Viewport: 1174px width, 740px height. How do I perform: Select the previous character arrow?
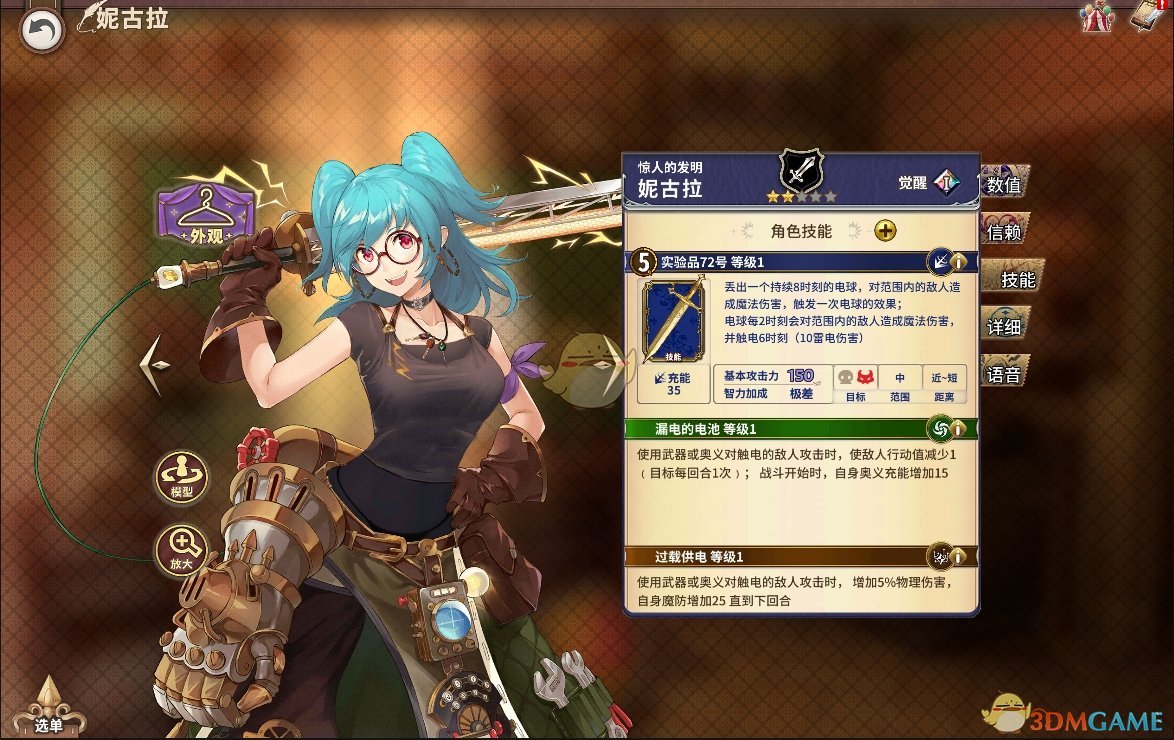154,366
